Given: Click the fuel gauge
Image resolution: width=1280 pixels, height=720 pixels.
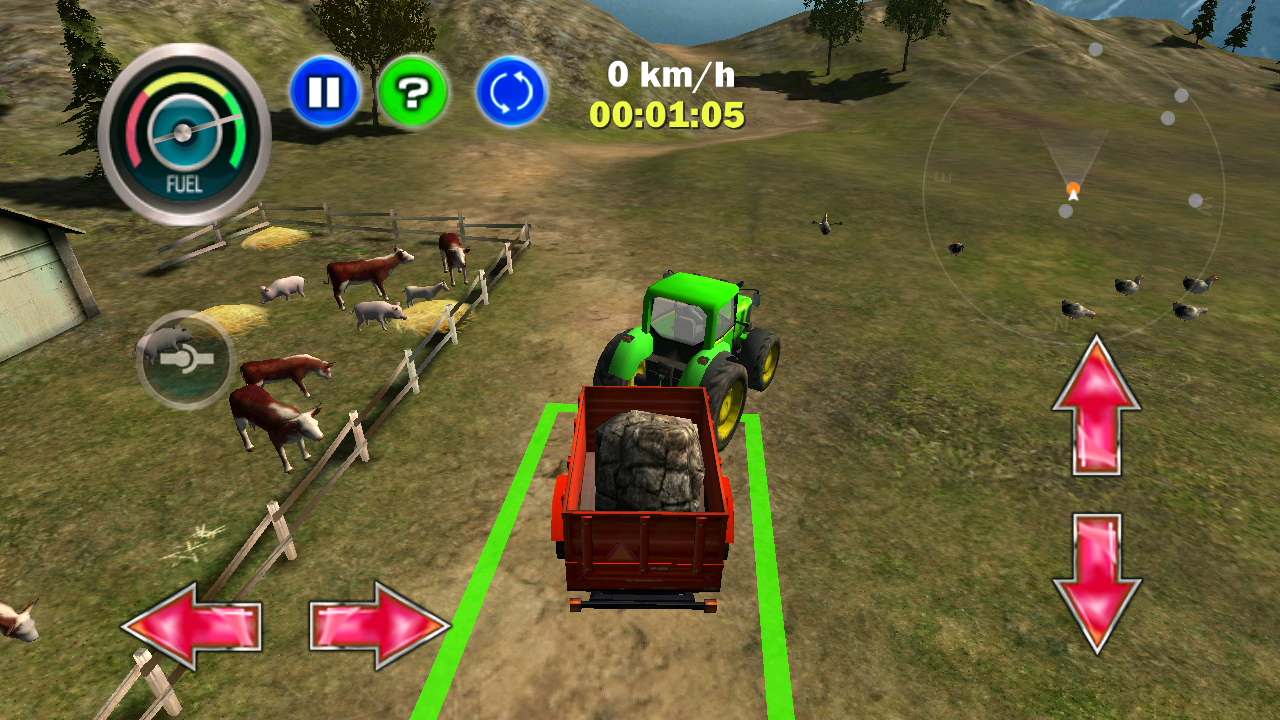Looking at the screenshot, I should click(x=183, y=130).
